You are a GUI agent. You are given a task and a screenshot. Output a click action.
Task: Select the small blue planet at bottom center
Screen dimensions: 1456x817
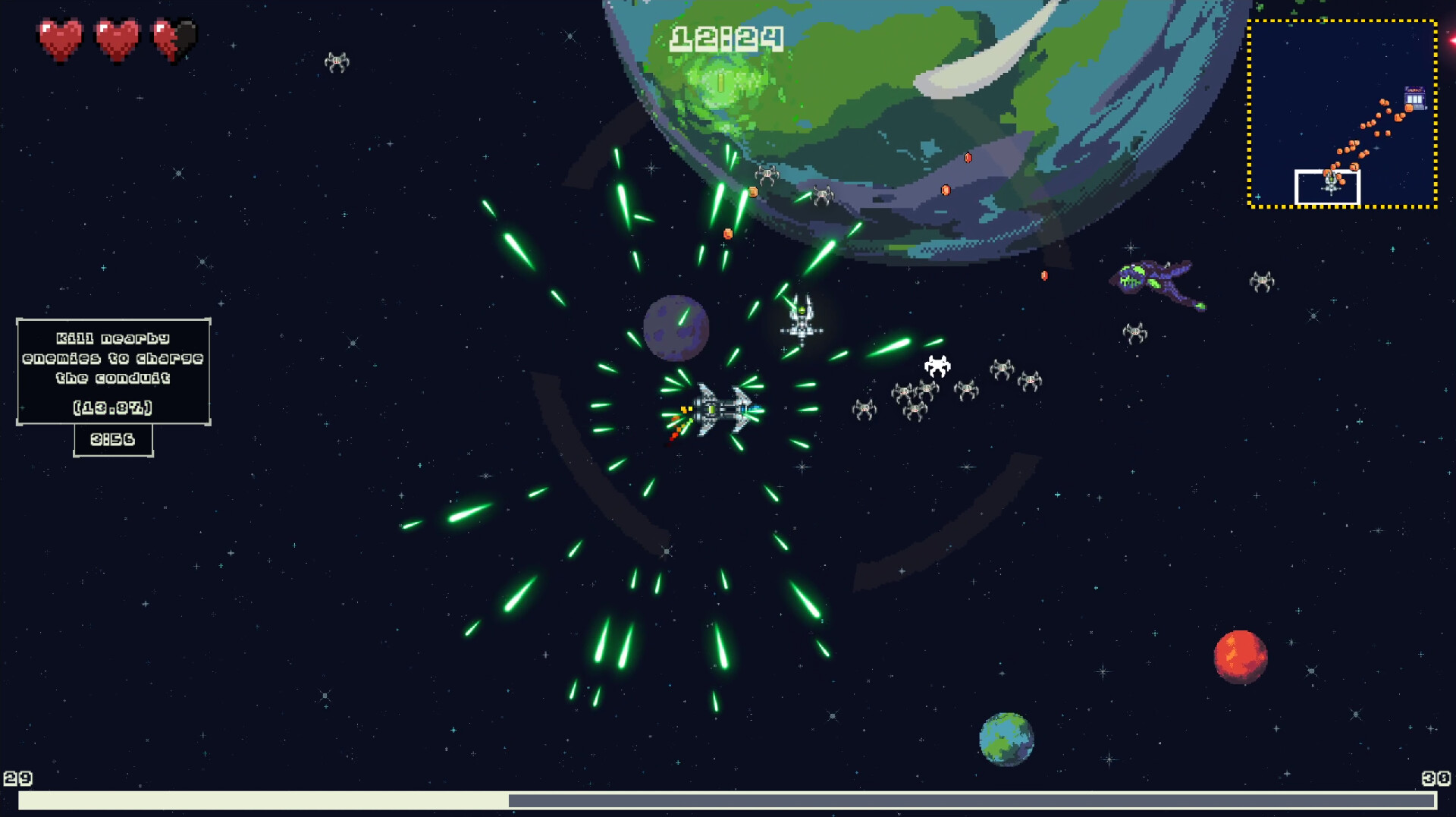coord(1006,740)
